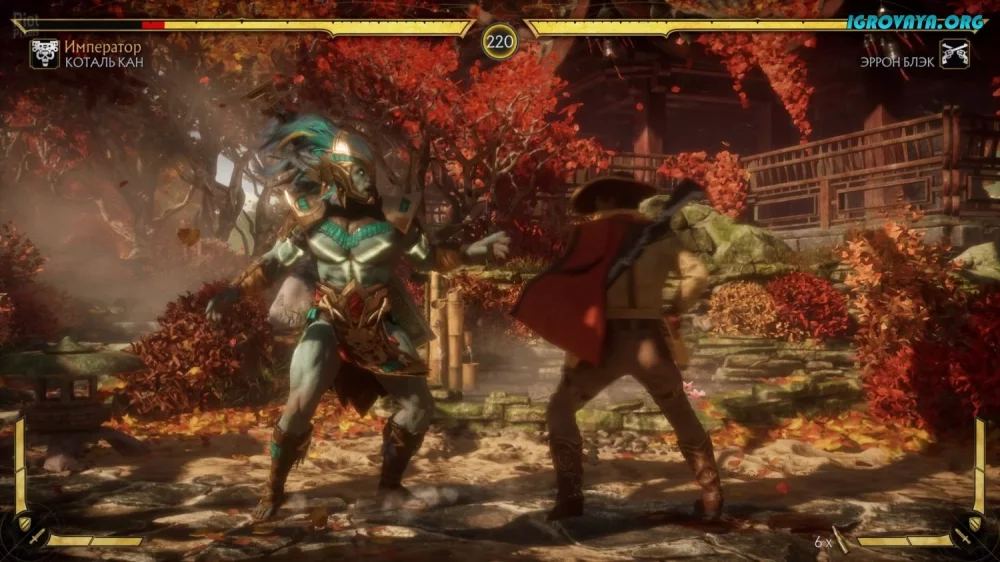Click Kotal Kahn's skull variation icon
Viewport: 1000px width, 562px height.
coord(44,53)
